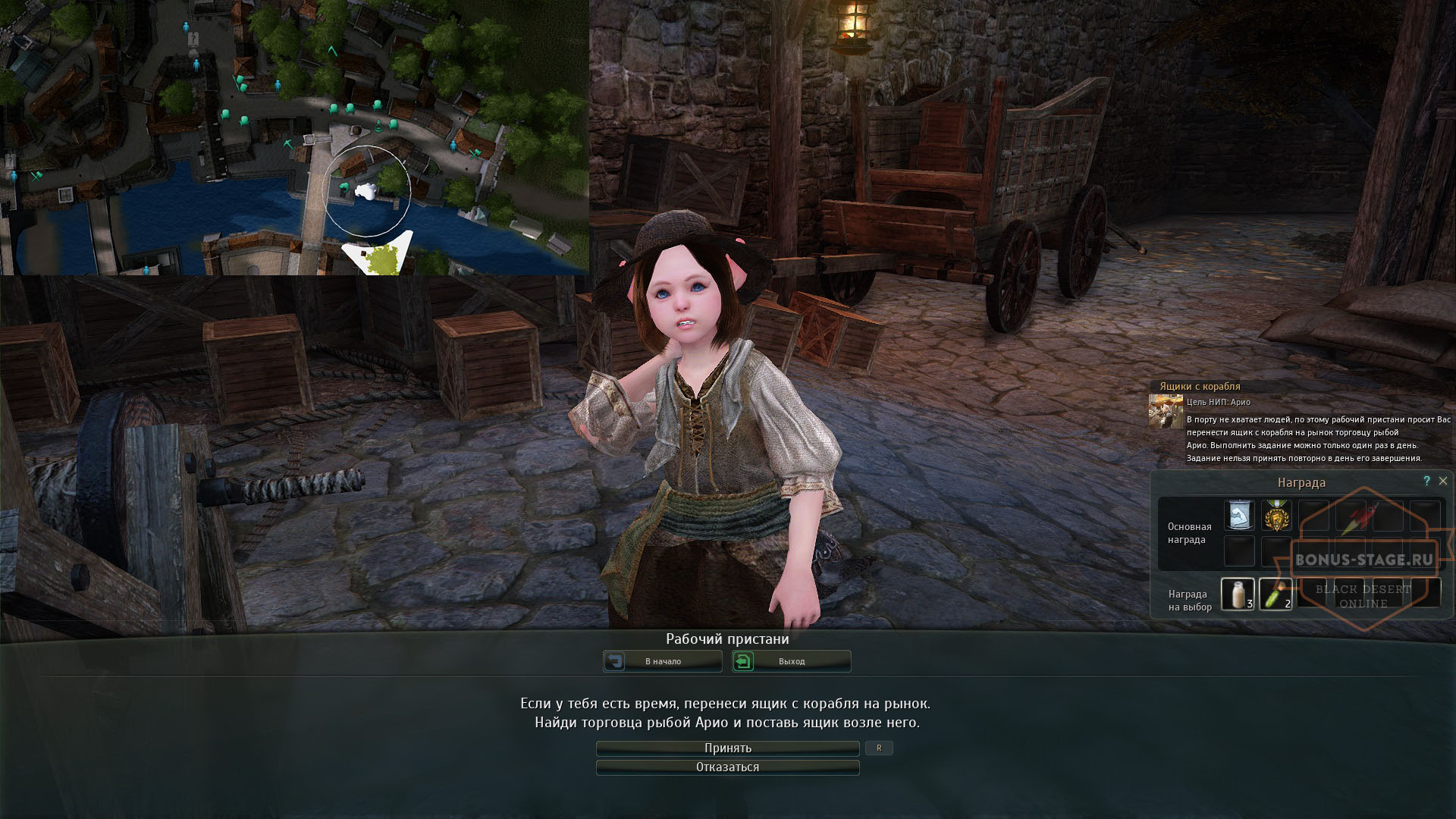Select the milk bottle reward with quantity 3
Screen dimensions: 1456x819
tap(1240, 595)
